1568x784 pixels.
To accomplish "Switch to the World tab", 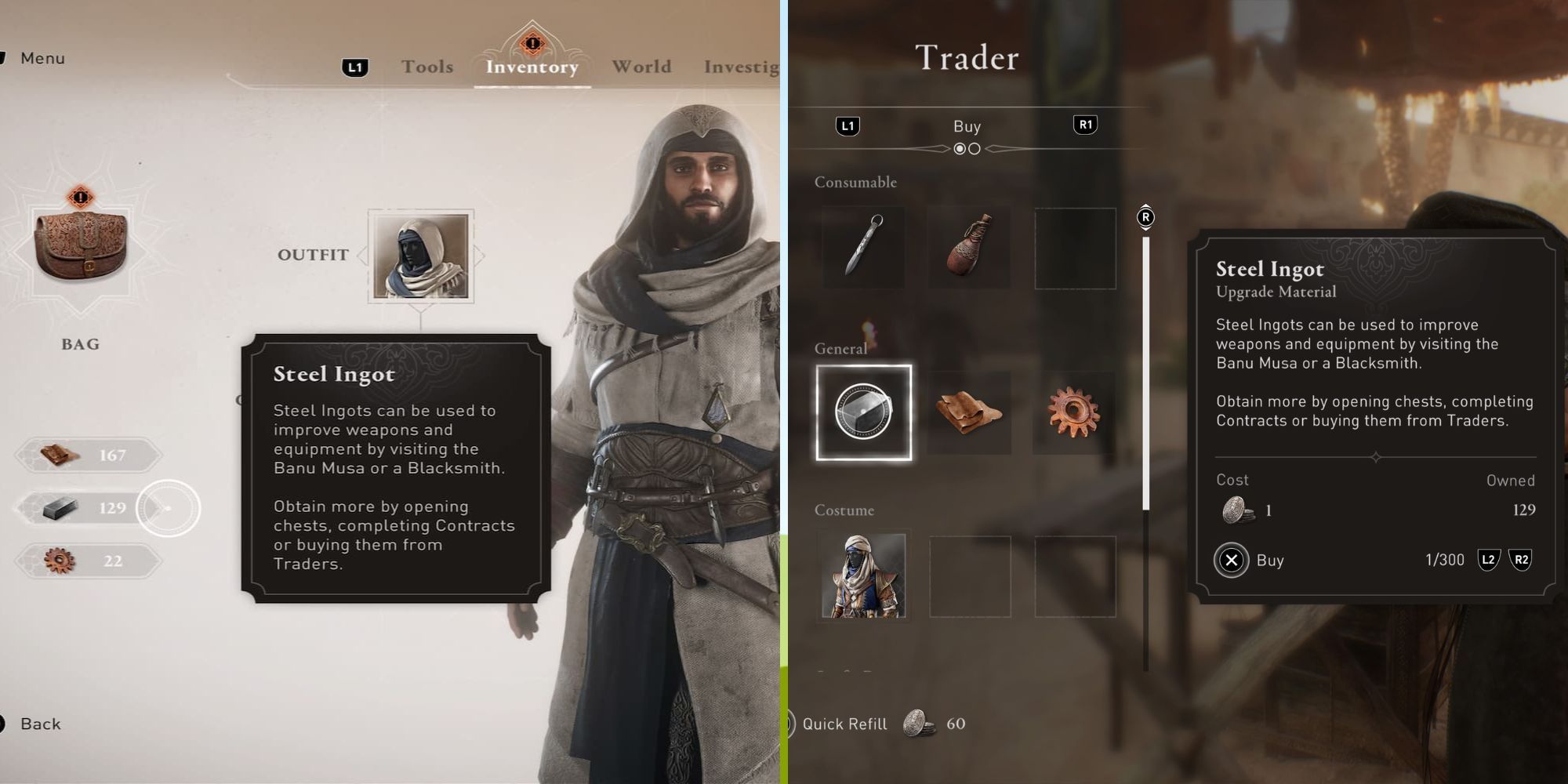I will [x=641, y=67].
